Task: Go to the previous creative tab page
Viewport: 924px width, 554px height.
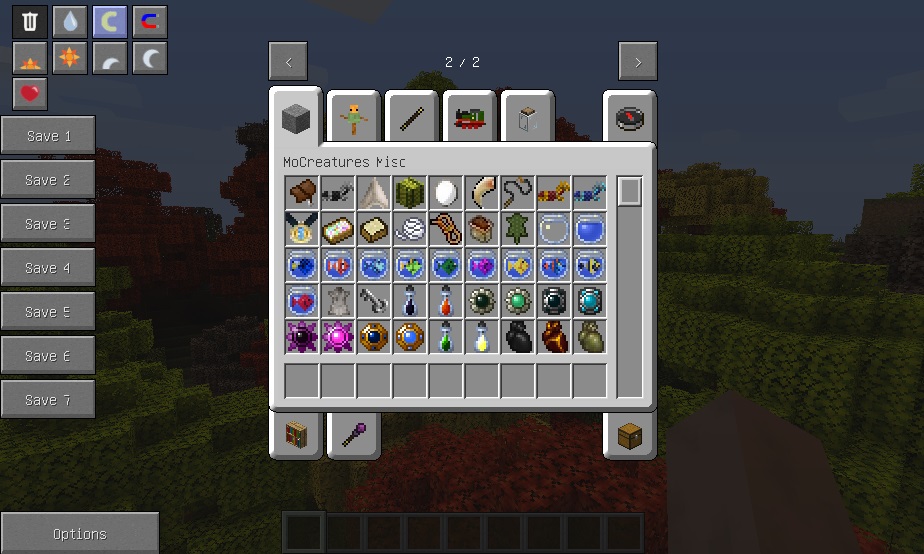Action: pyautogui.click(x=288, y=62)
